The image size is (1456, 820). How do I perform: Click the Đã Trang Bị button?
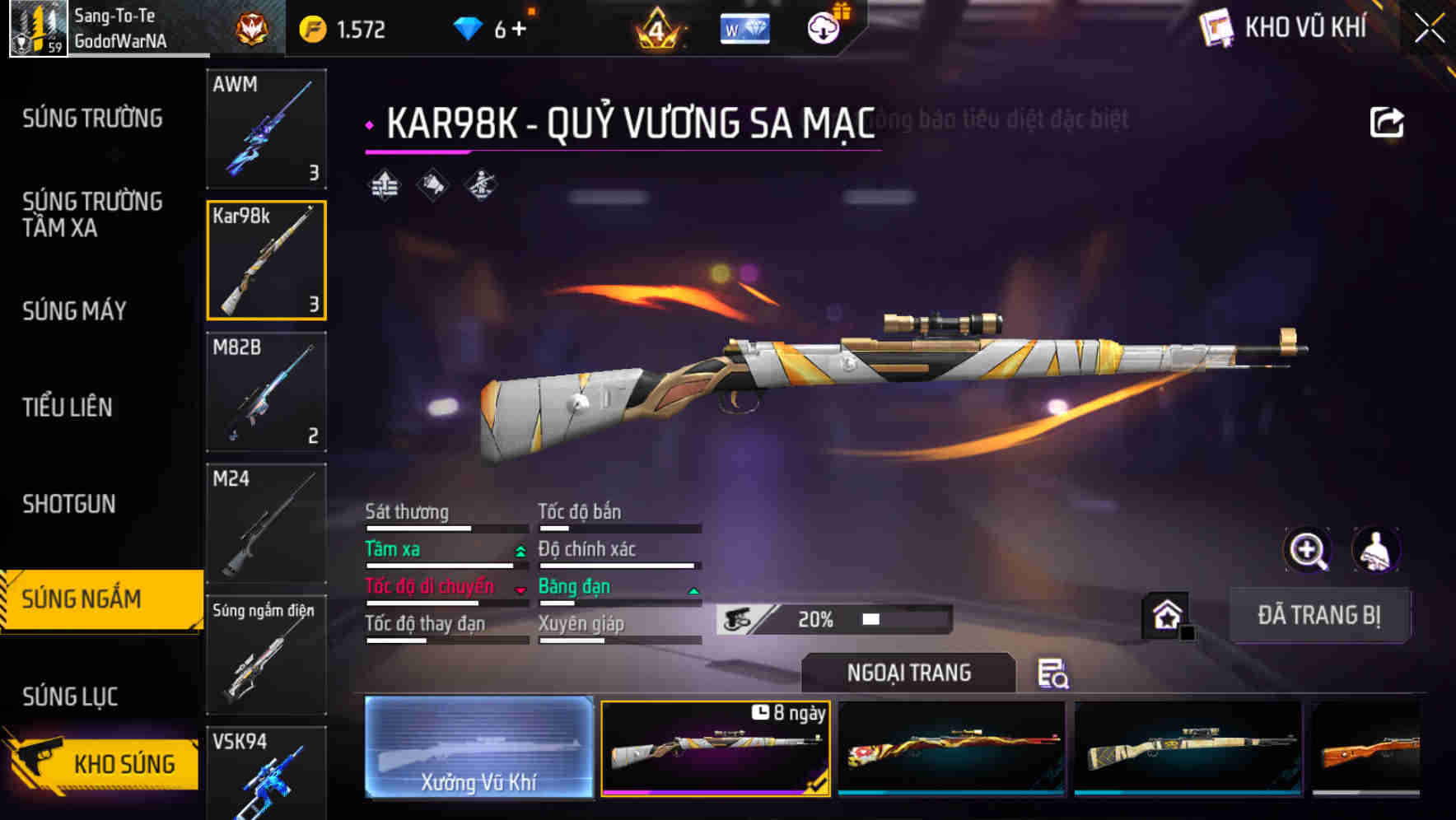(x=1319, y=615)
